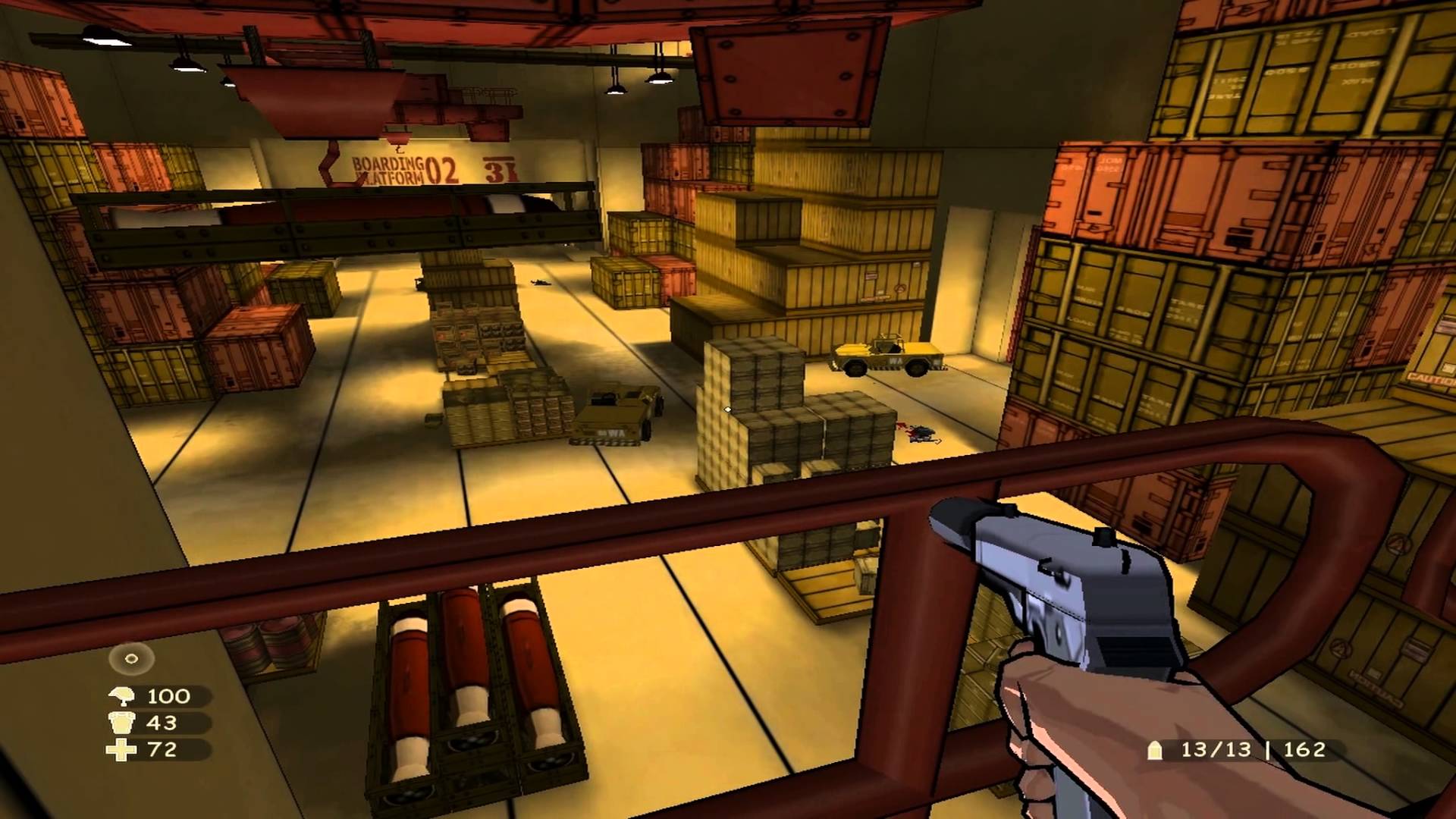Viewport: 1456px width, 819px height.
Task: Click the round stealth indicator icon
Action: [131, 659]
